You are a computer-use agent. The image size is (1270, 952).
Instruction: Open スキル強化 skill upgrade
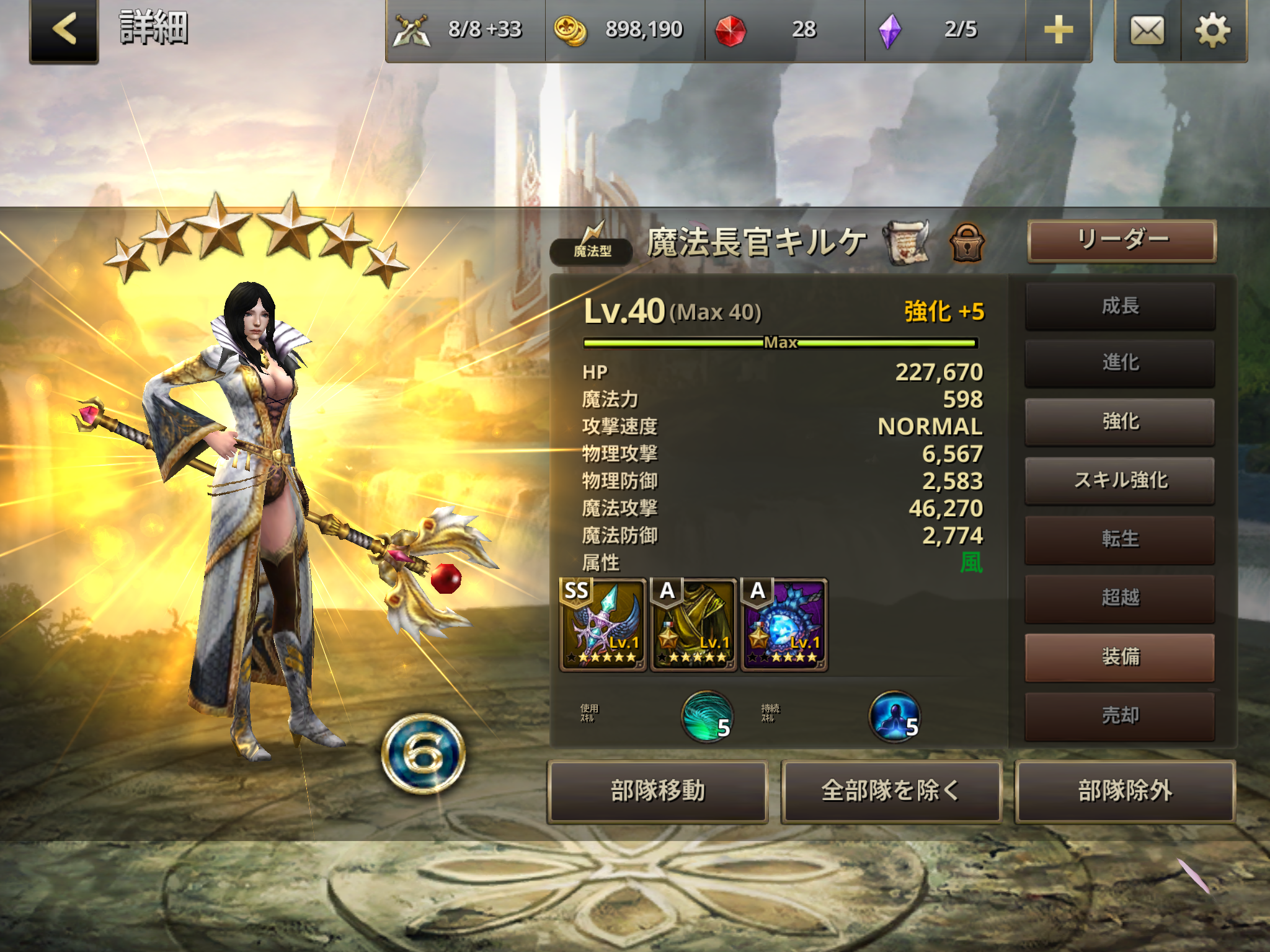pyautogui.click(x=1120, y=480)
